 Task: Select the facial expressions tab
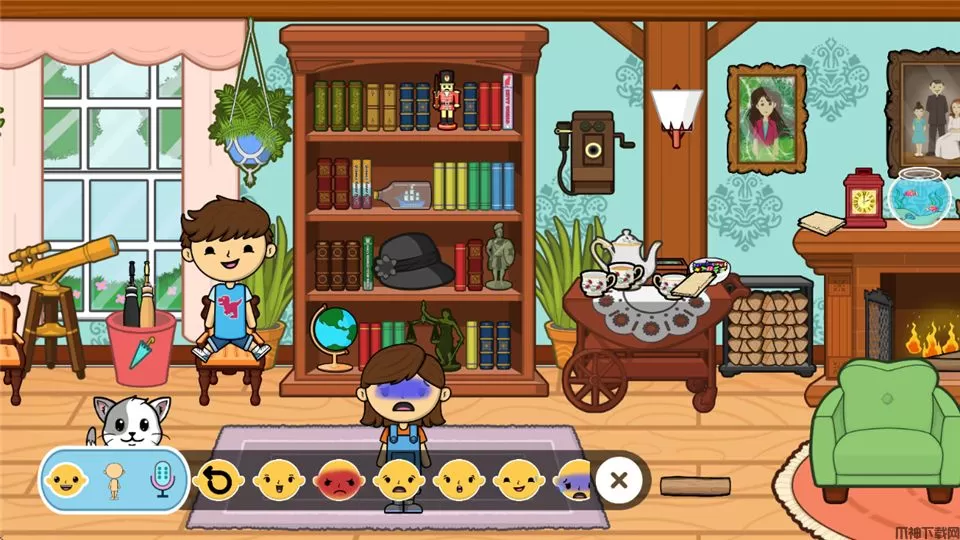coord(66,481)
